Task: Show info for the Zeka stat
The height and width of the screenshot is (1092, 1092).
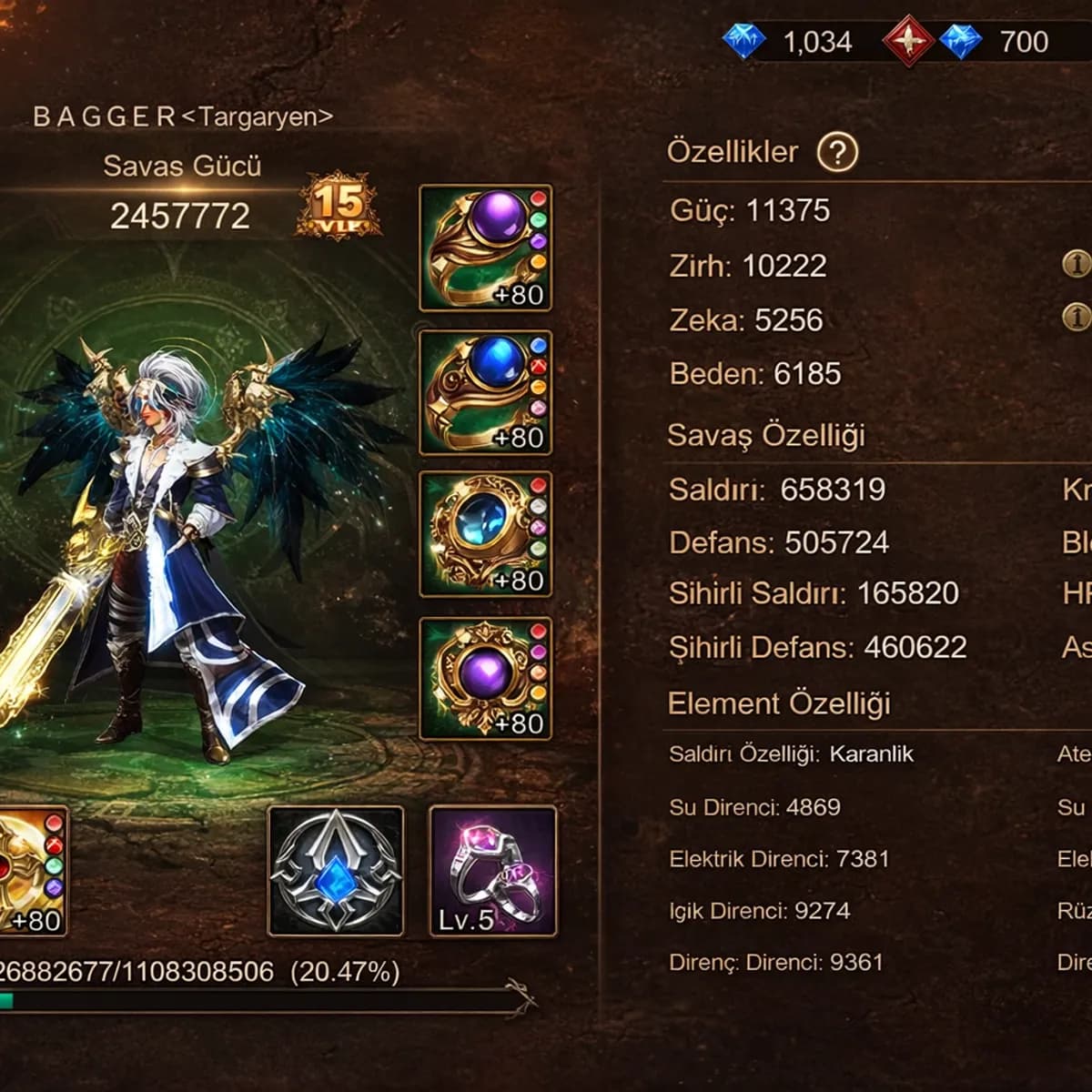Action: (1077, 316)
